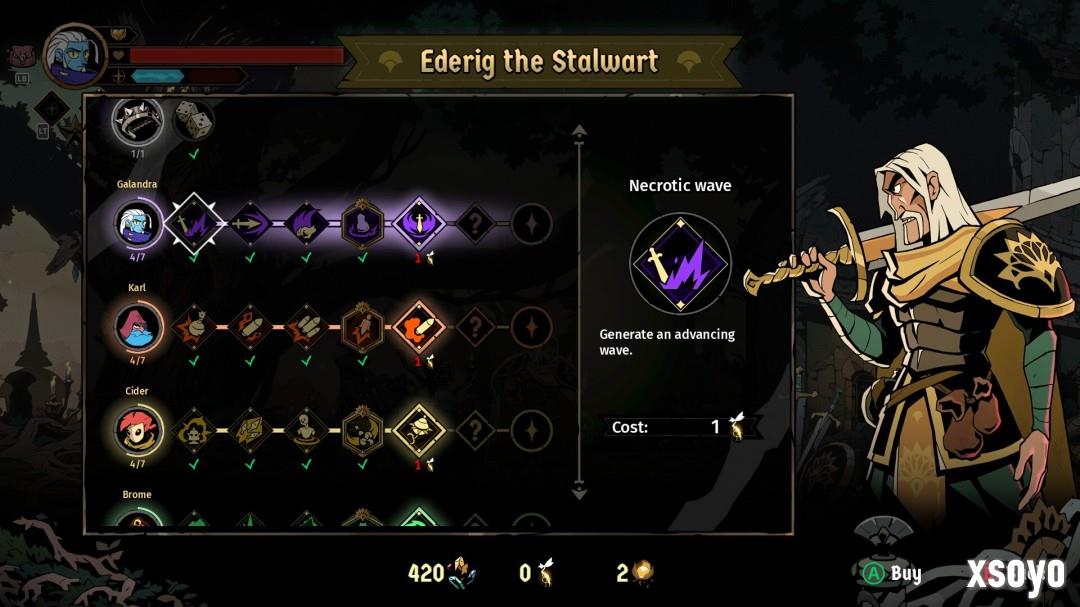The height and width of the screenshot is (607, 1080).
Task: Select Cider's skull figure skill node
Action: (306, 431)
